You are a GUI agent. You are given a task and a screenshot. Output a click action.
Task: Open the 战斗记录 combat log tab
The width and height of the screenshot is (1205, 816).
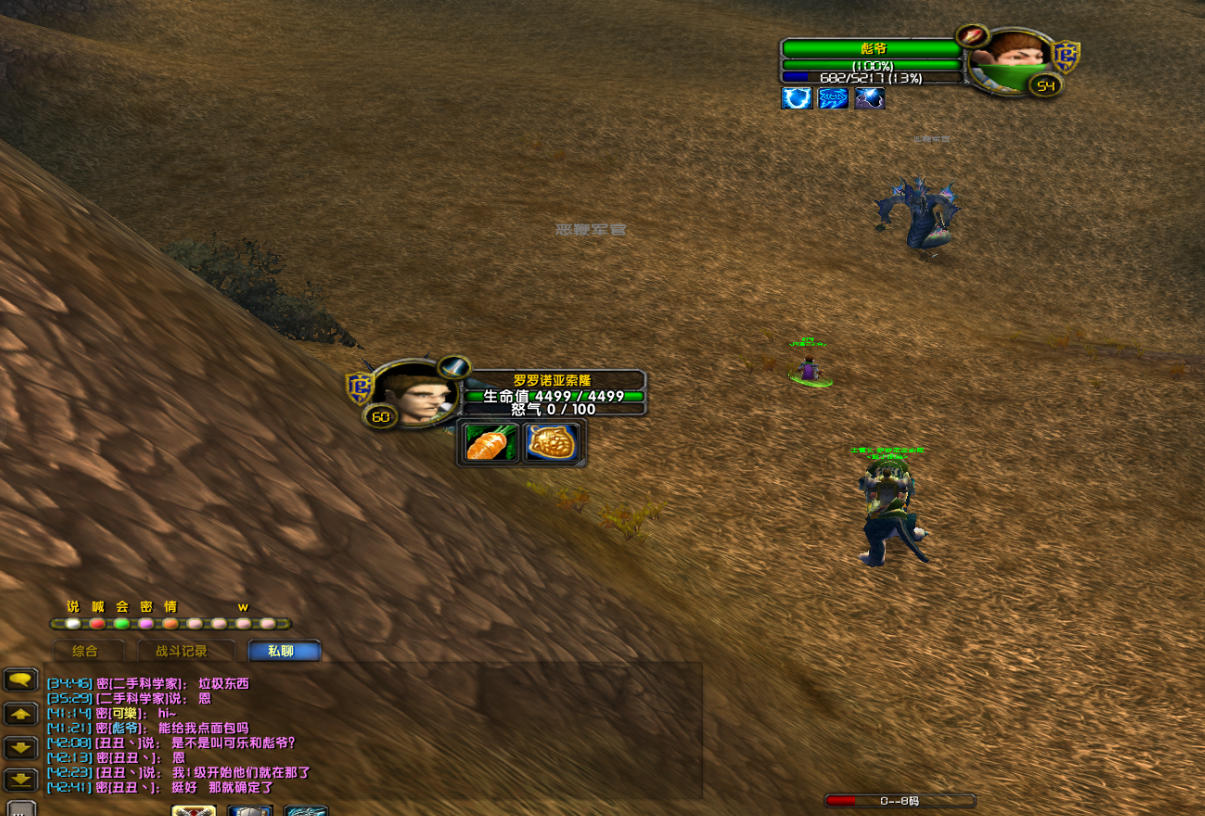pos(182,651)
